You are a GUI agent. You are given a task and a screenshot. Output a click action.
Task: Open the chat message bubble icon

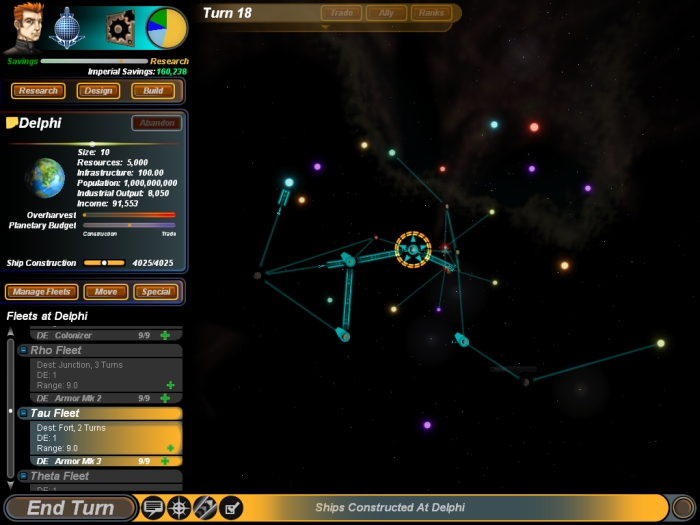point(153,507)
